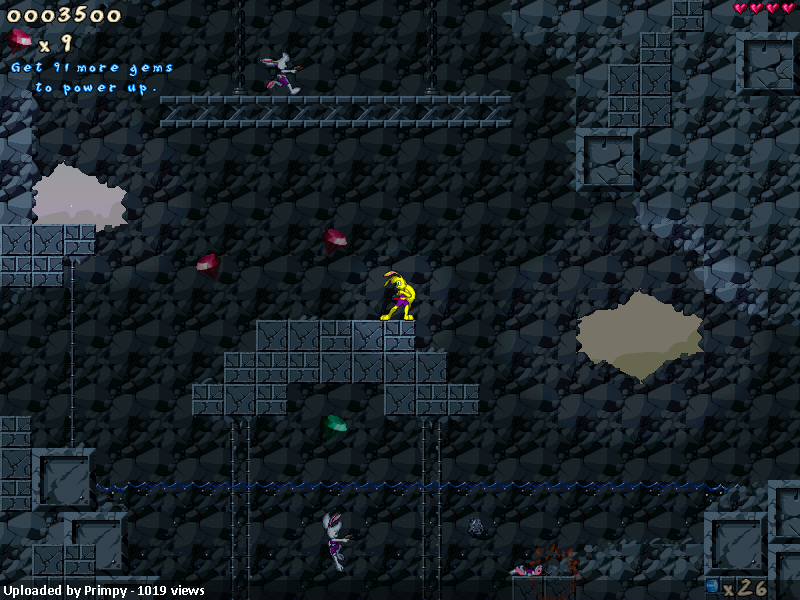Viewport: 800px width, 600px height.
Task: Click the blaster ammo weapon icon
Action: coord(712,585)
